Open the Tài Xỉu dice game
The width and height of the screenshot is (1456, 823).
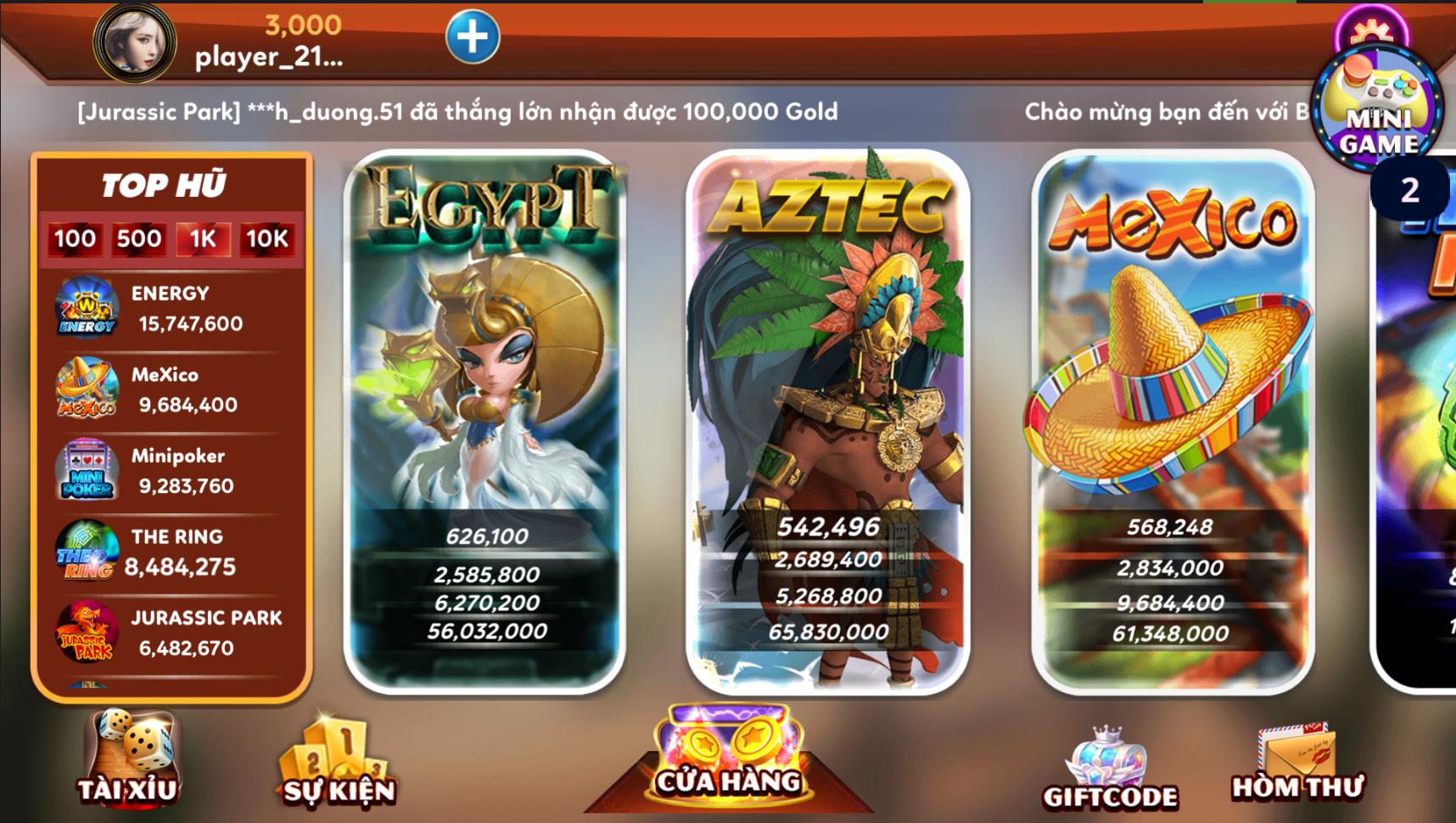(129, 757)
